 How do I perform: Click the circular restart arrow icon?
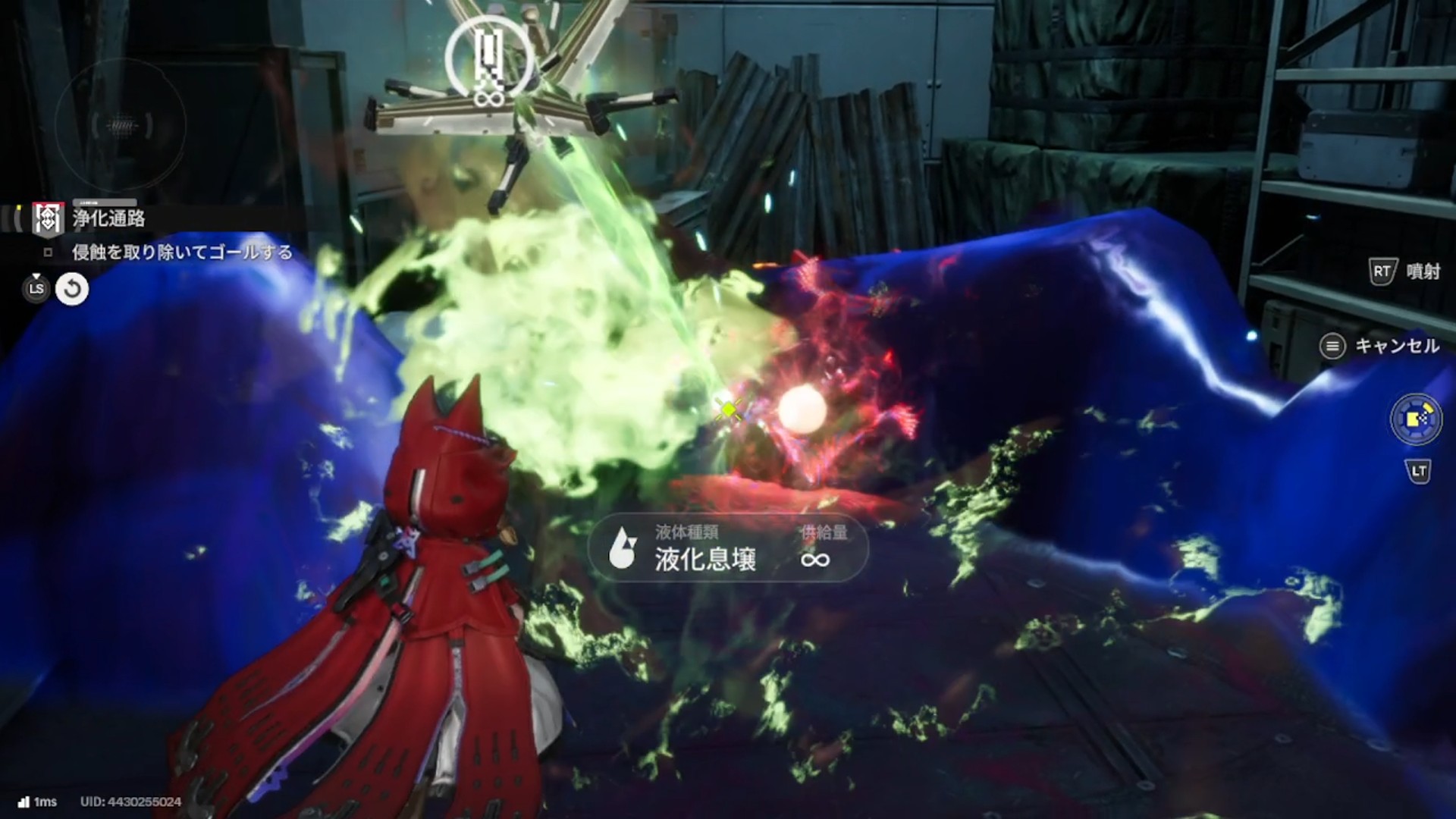click(72, 289)
